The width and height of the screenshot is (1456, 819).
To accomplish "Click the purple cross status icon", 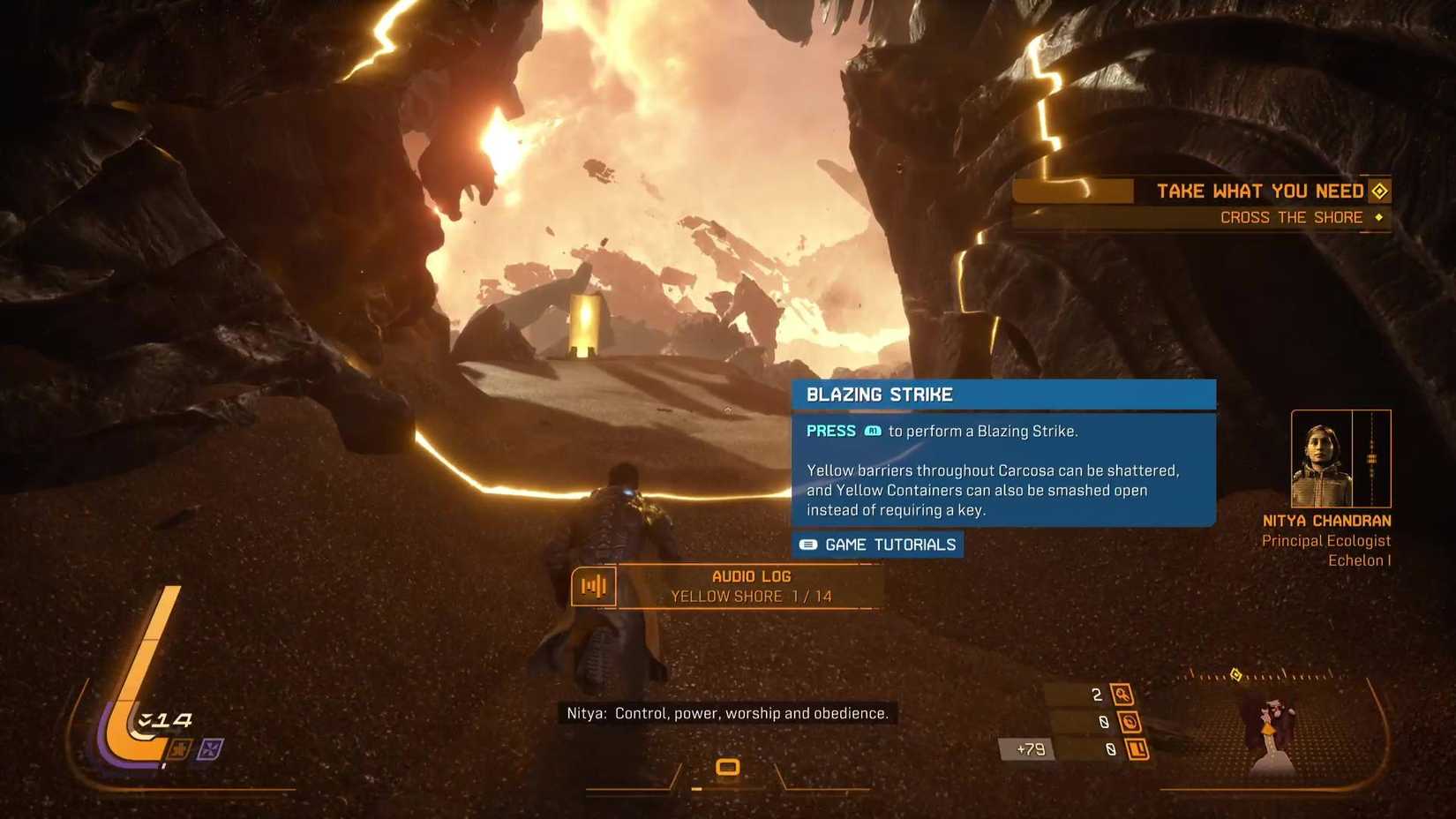I will [210, 749].
